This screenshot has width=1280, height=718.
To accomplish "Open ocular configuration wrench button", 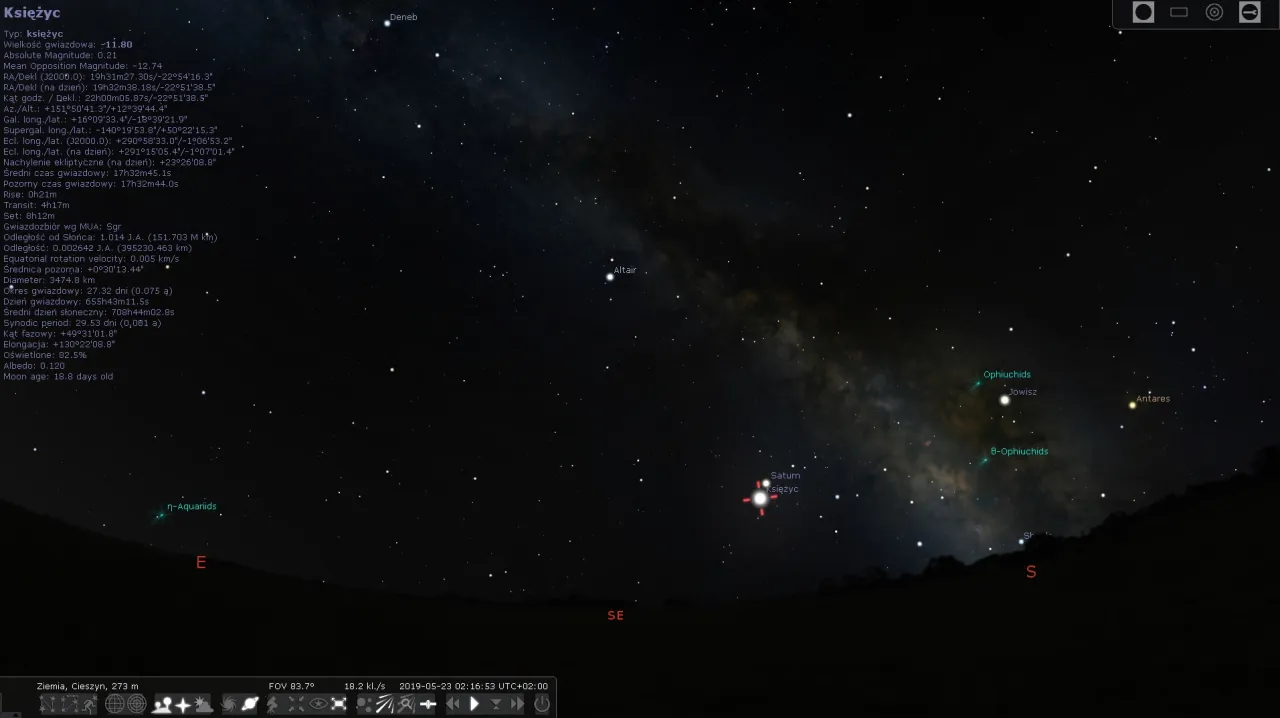I will tap(1250, 12).
